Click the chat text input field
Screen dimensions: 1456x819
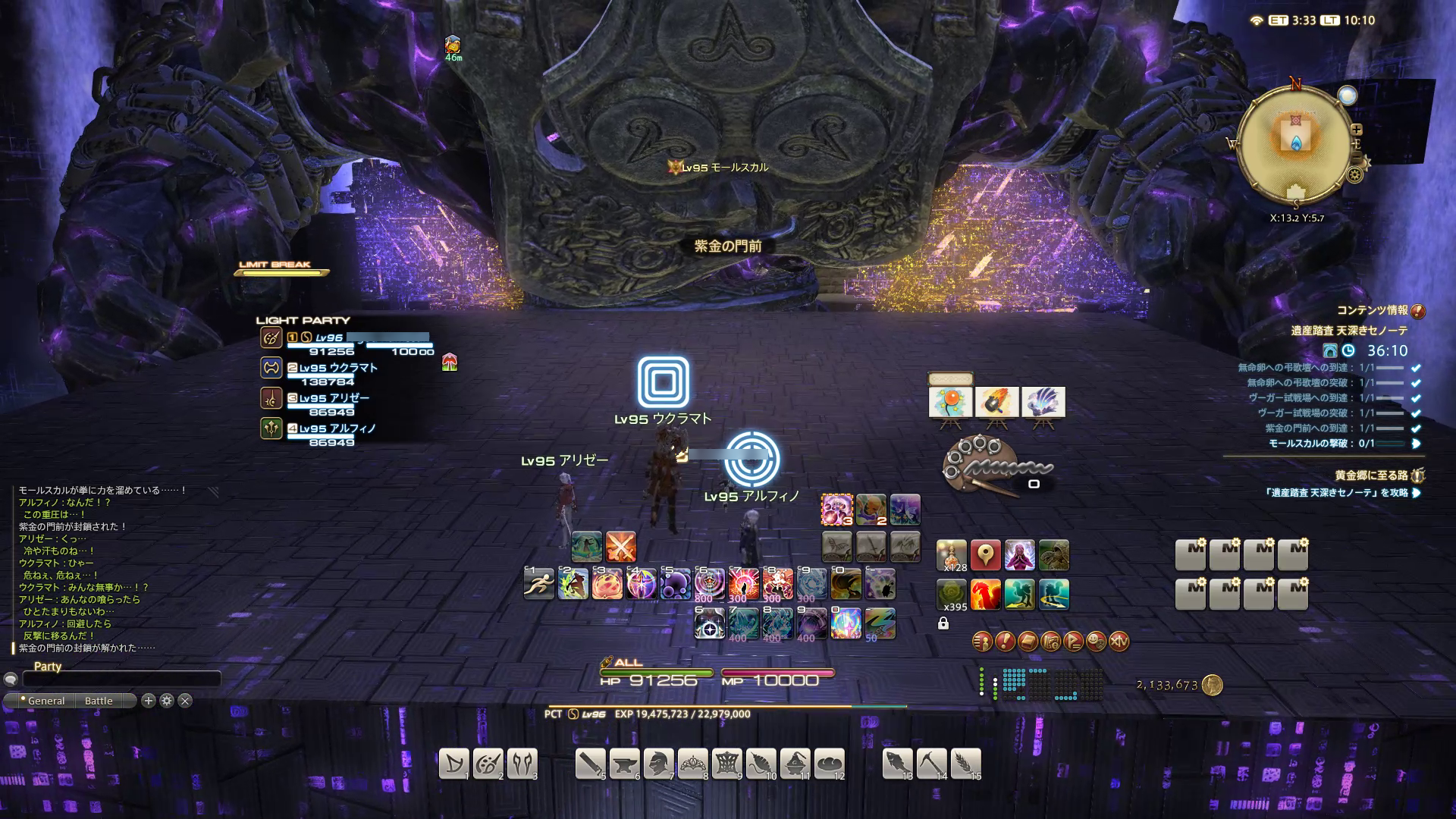121,679
